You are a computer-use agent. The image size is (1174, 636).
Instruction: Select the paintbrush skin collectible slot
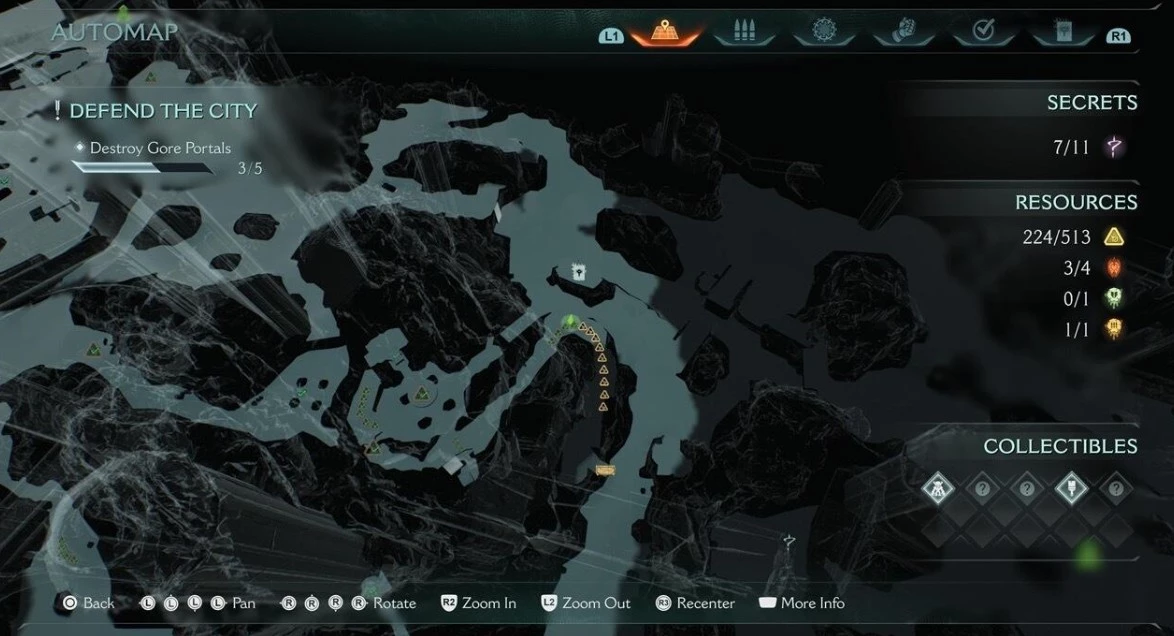point(1071,488)
